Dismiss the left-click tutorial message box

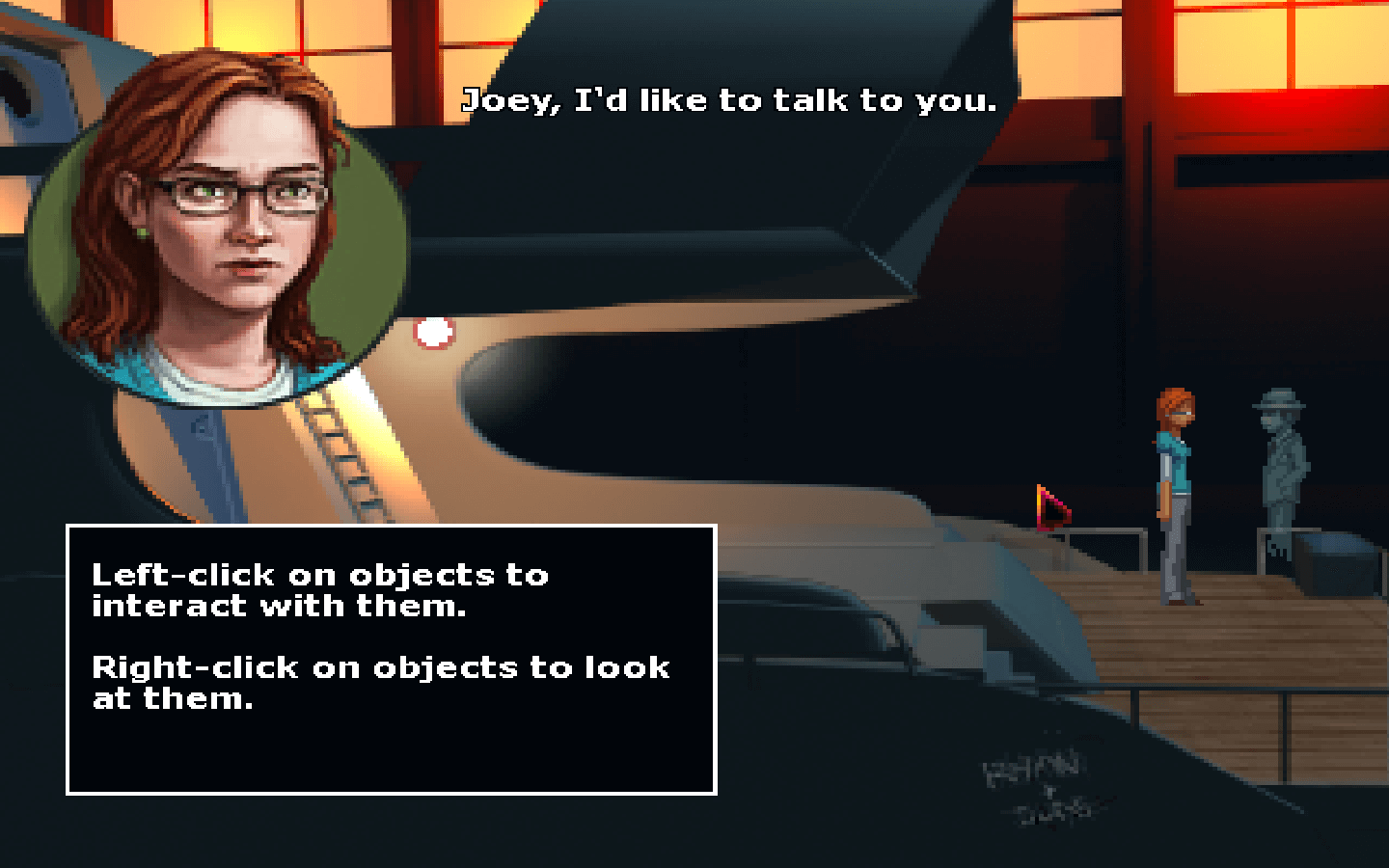tap(391, 659)
